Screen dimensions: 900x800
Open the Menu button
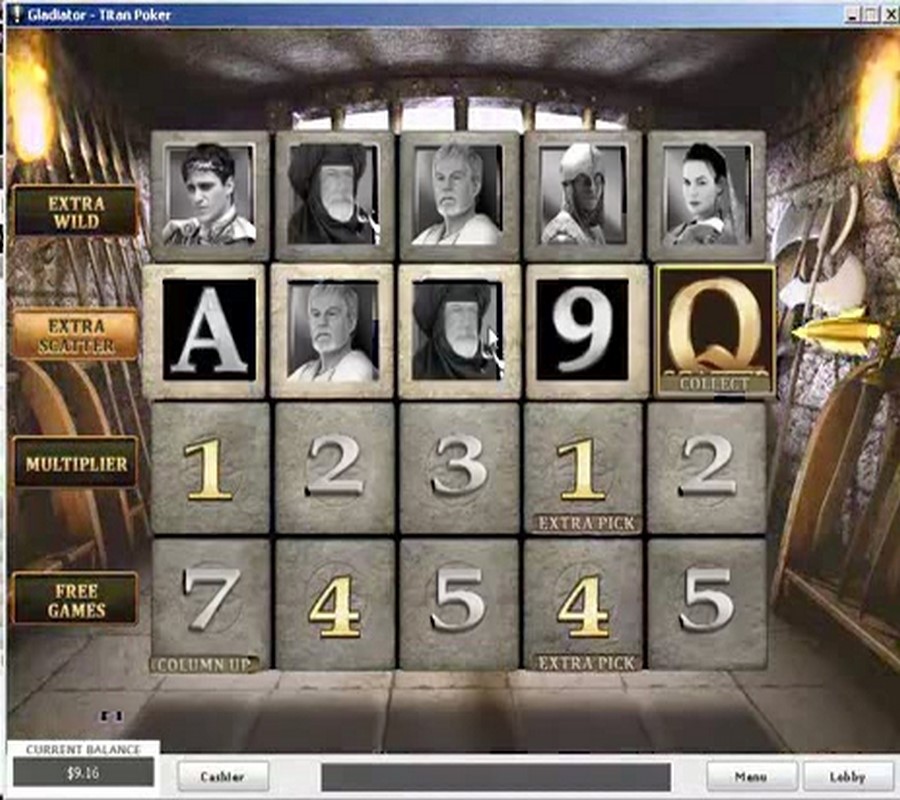[x=751, y=775]
